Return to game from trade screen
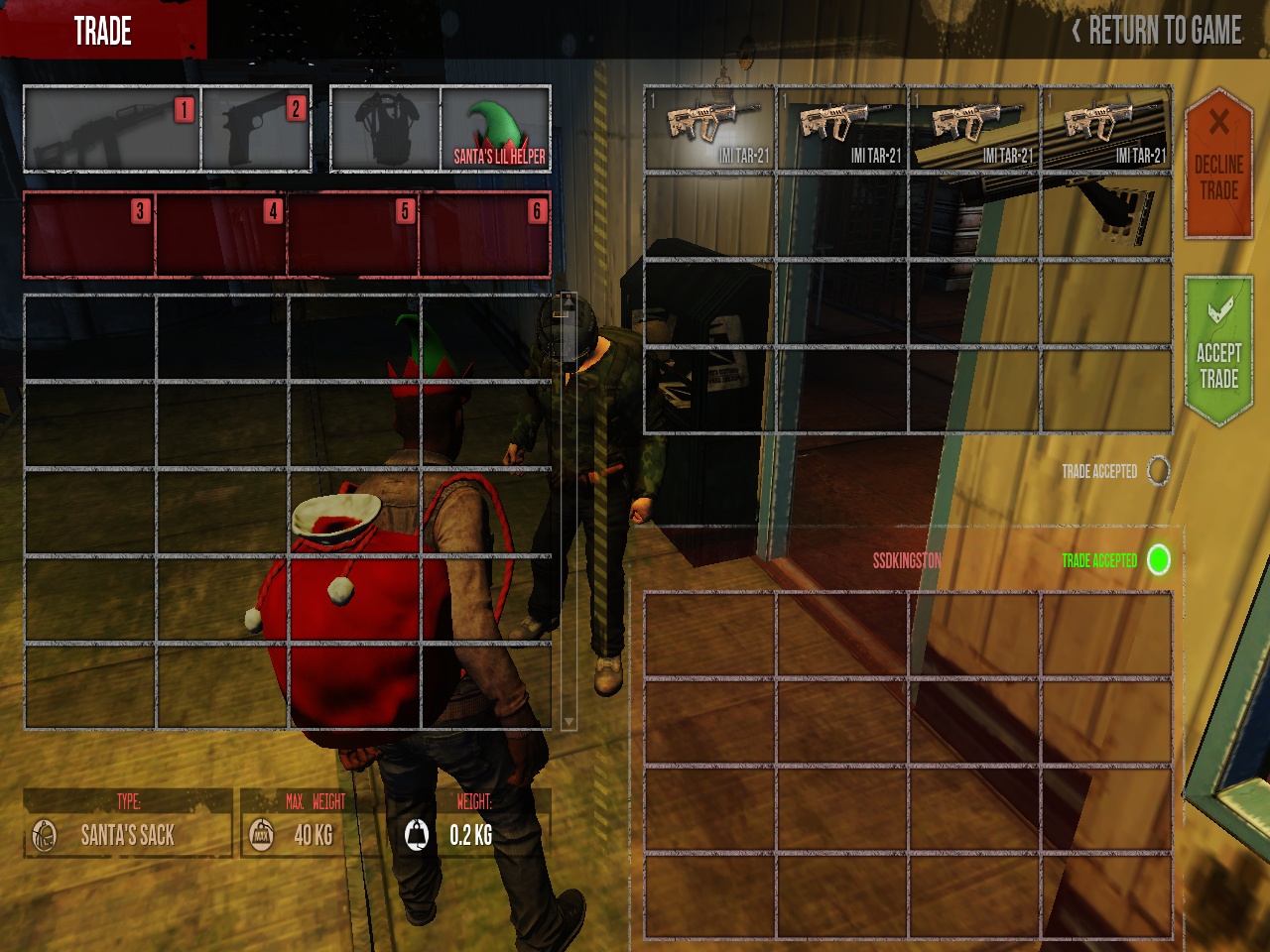The image size is (1270, 952). (x=1157, y=31)
